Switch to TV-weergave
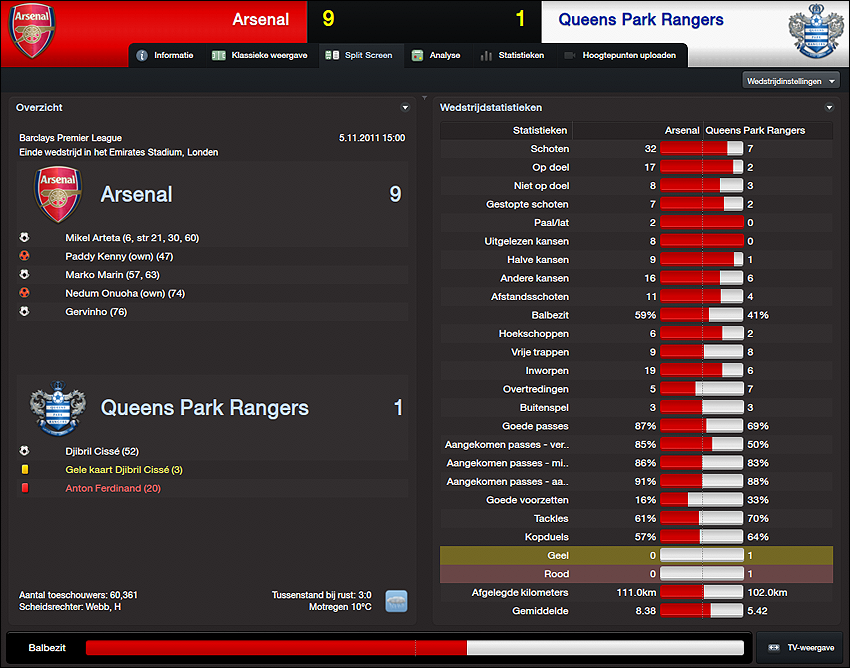 coord(800,648)
